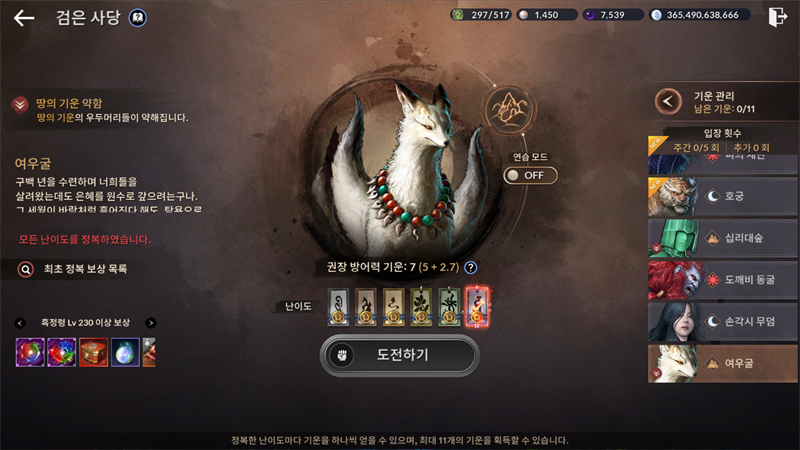Select the 십리대숲 boss entry
This screenshot has width=800, height=450.
tap(722, 239)
